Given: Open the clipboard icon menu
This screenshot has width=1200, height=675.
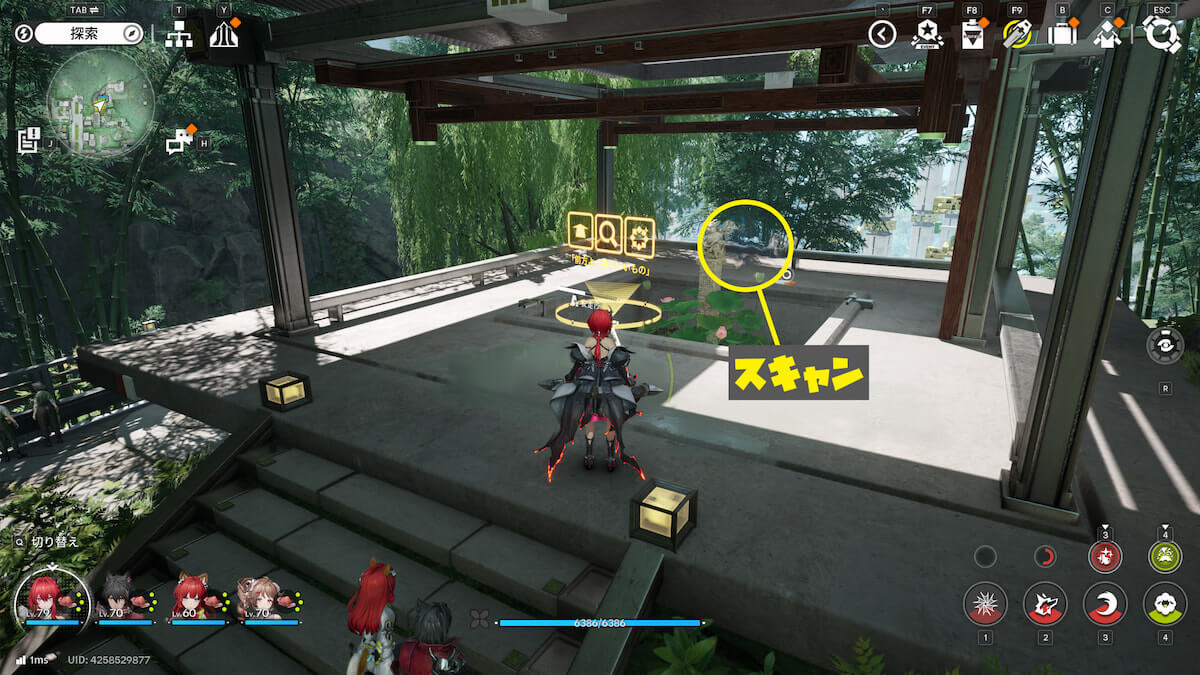Looking at the screenshot, I should (x=971, y=35).
